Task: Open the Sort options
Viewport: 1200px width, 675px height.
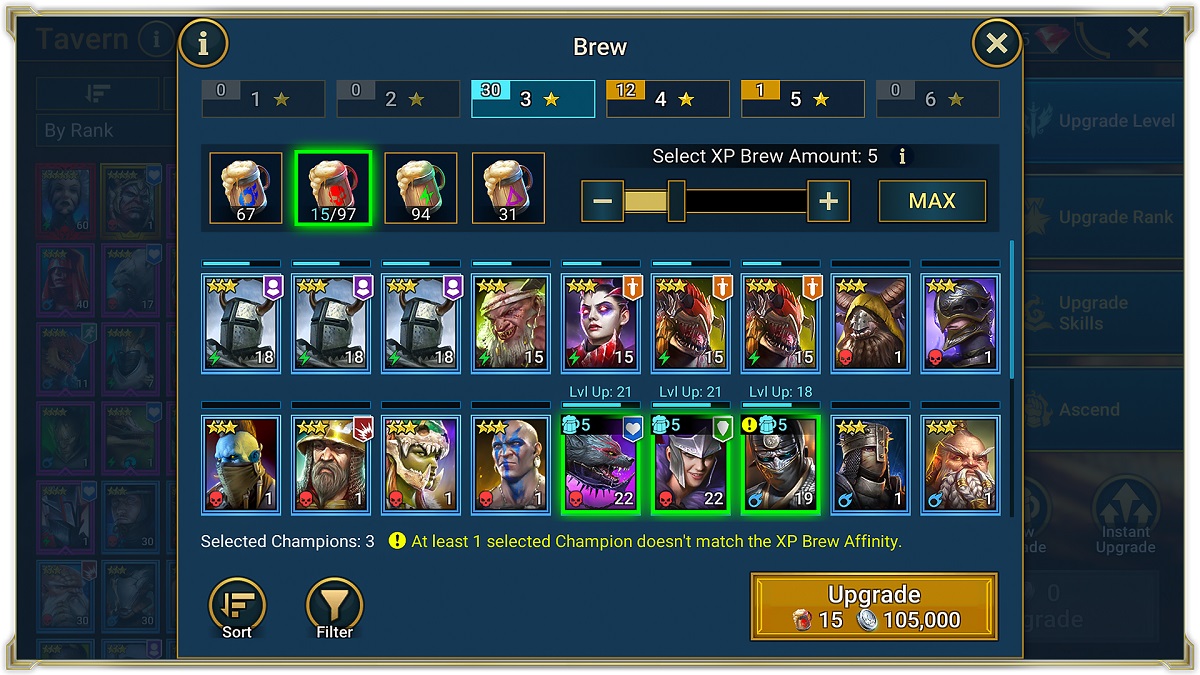Action: tap(237, 607)
